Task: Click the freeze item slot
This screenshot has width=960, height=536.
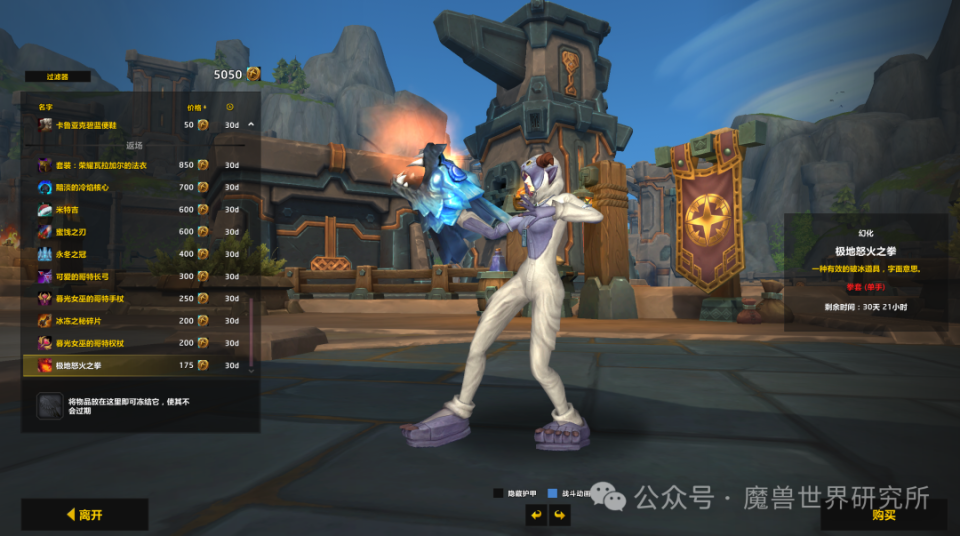Action: (50, 405)
